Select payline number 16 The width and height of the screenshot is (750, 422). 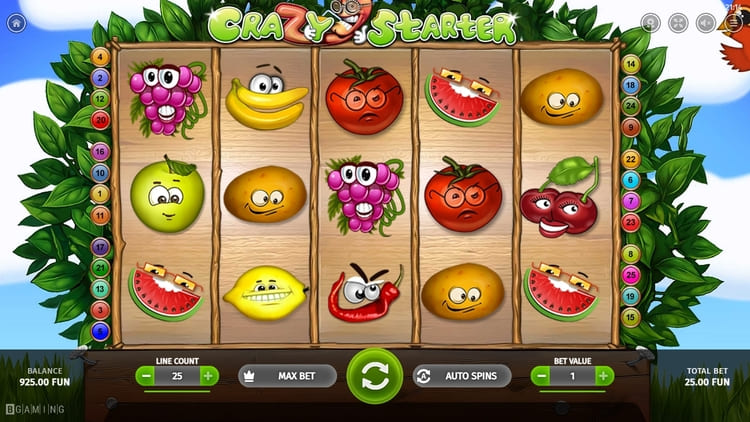click(100, 152)
